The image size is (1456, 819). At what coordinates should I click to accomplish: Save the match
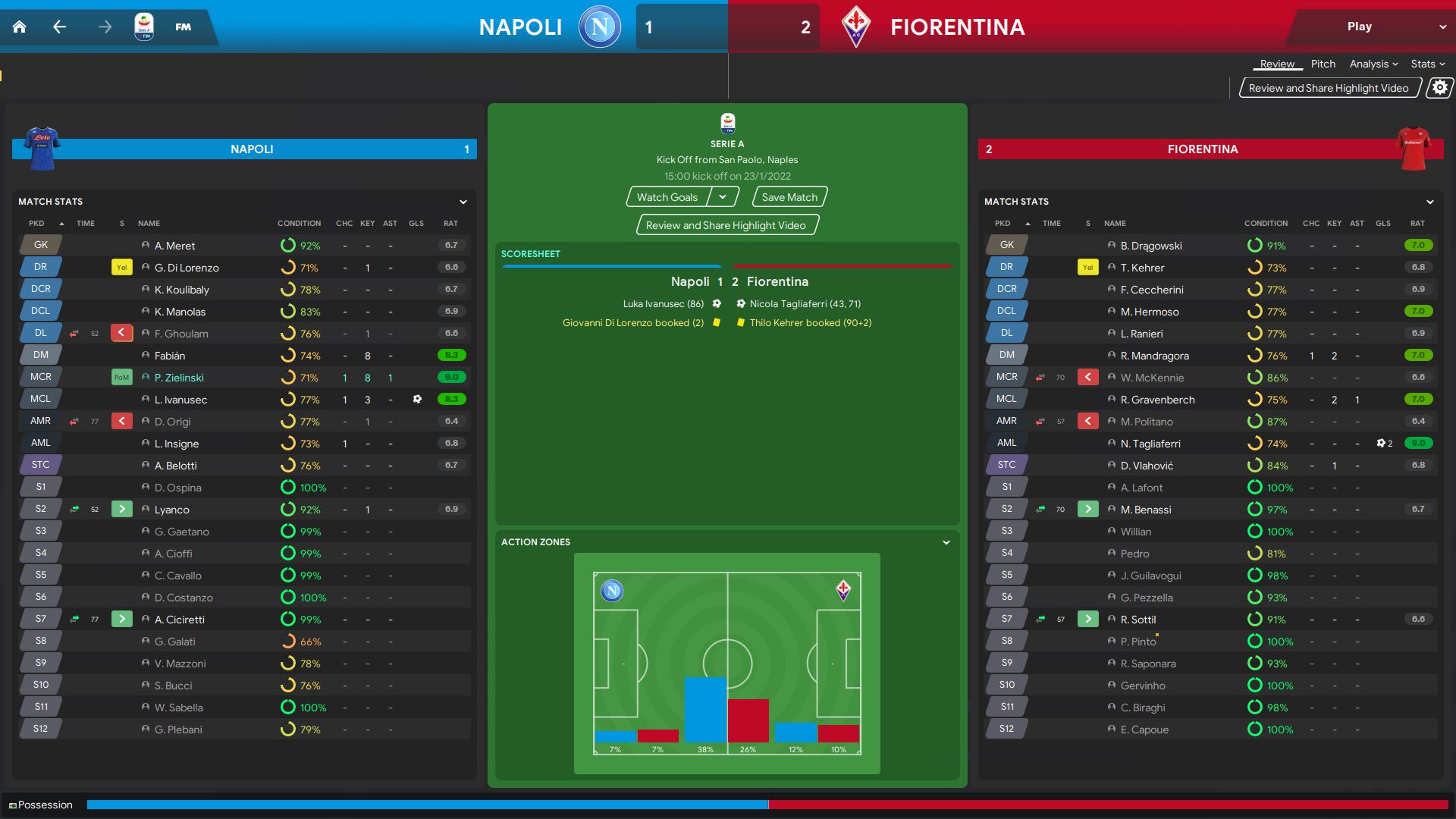click(789, 197)
